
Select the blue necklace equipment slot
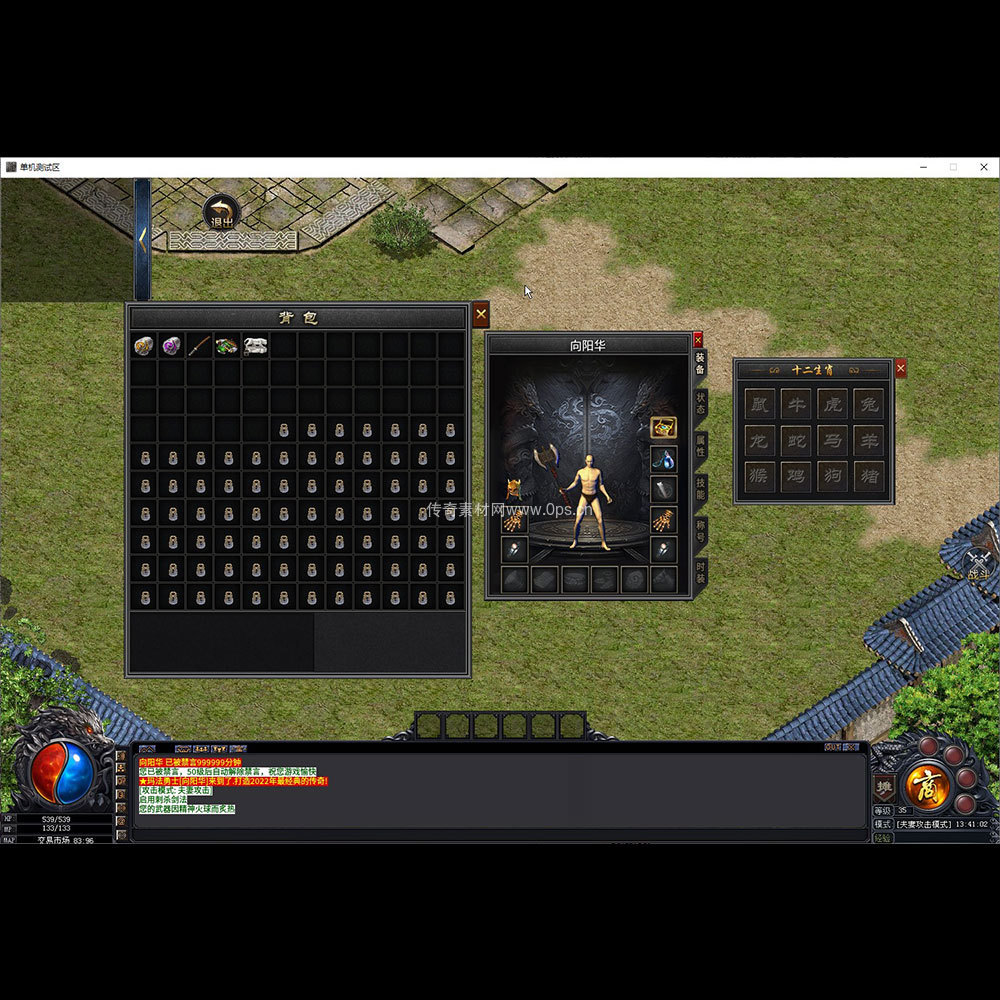pos(663,459)
